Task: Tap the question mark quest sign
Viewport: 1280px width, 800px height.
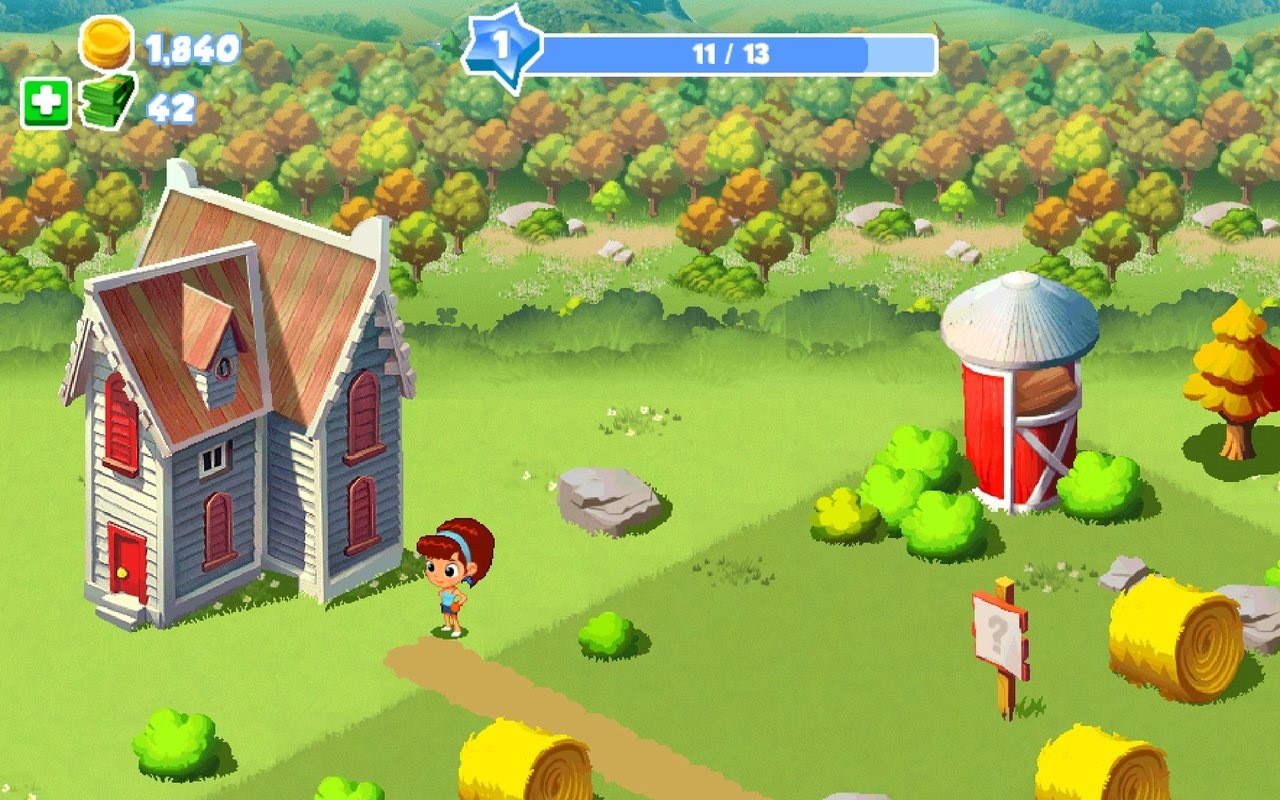Action: click(1000, 633)
